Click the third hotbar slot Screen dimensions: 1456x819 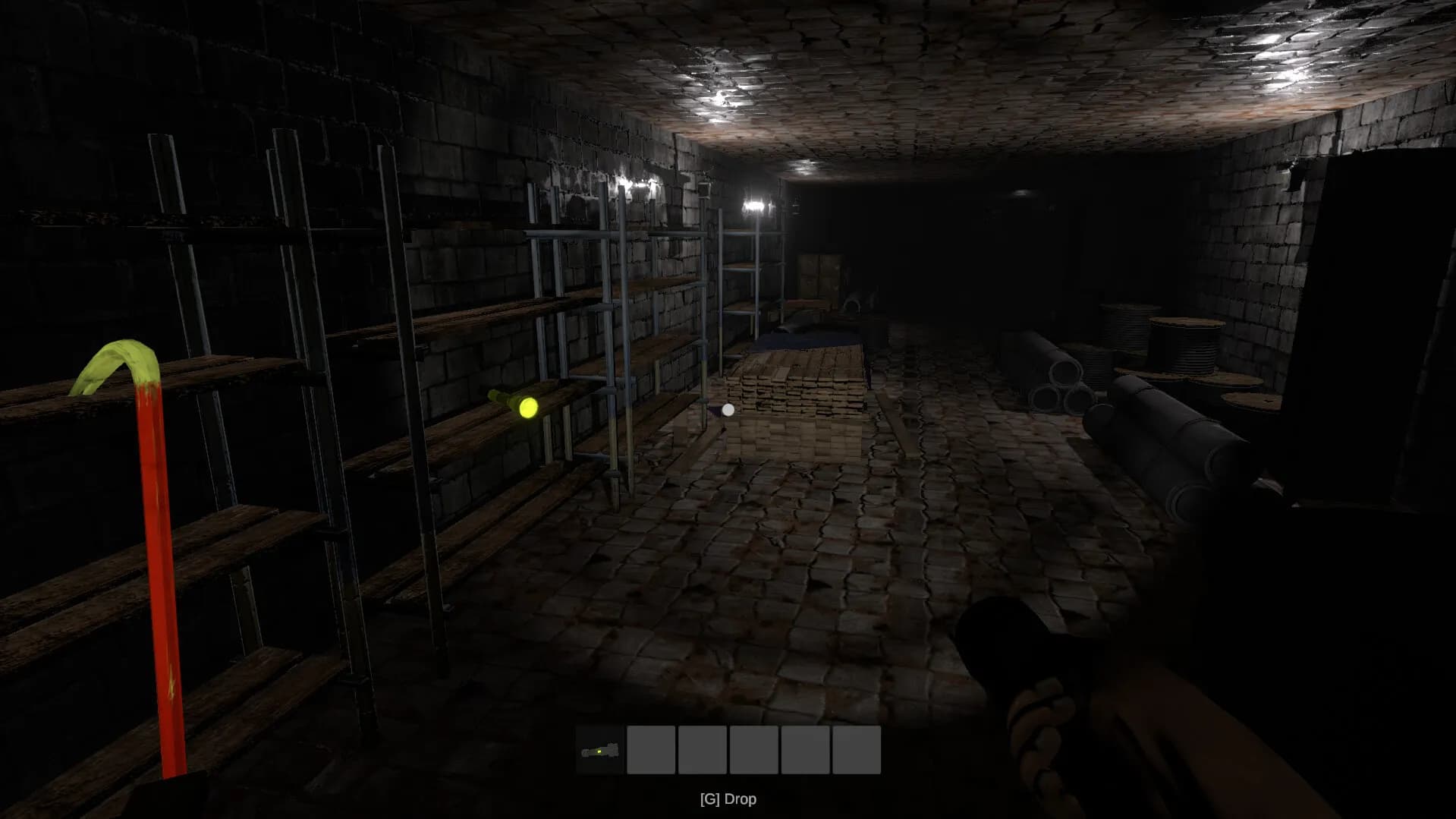click(703, 750)
